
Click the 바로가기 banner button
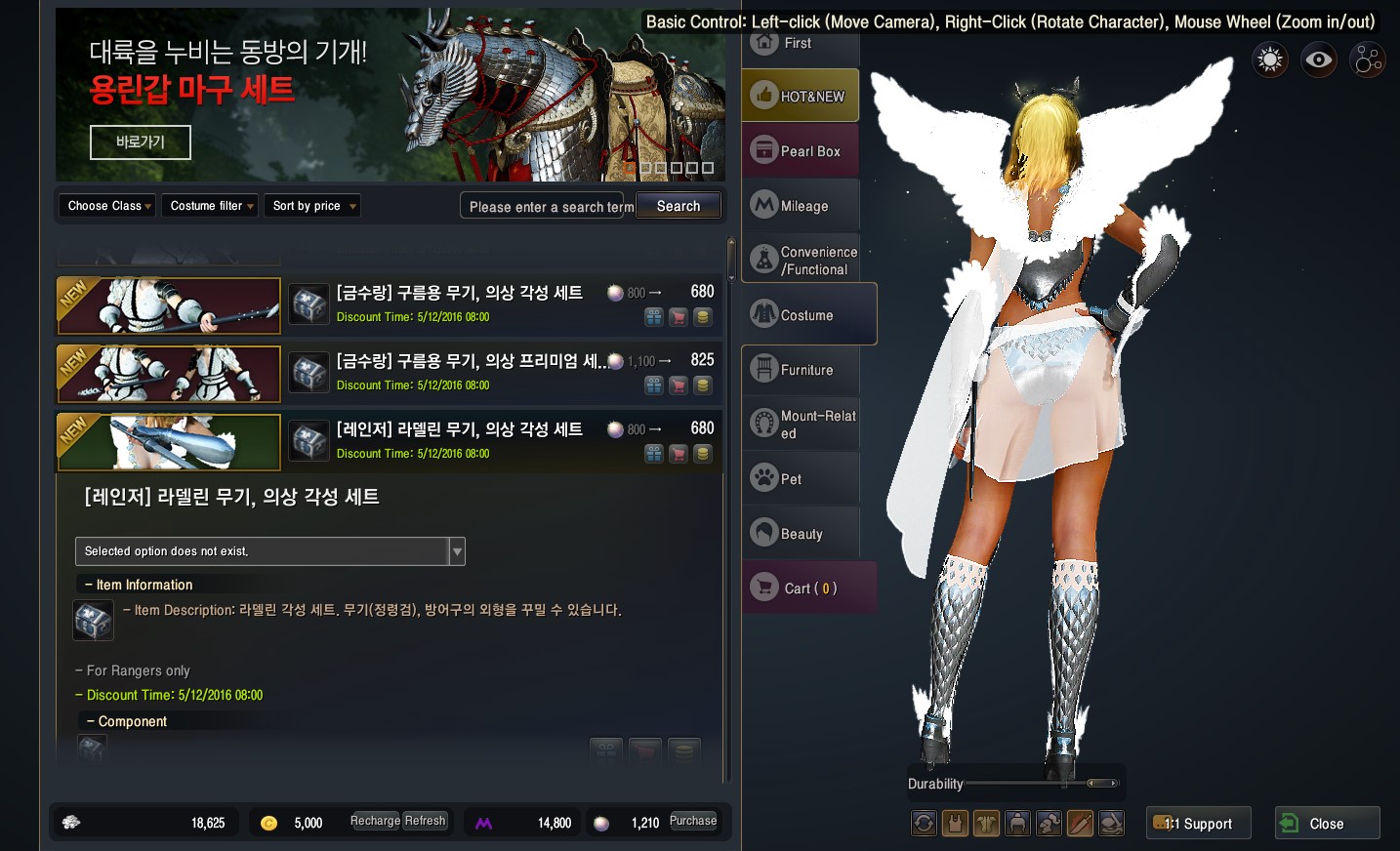tap(141, 142)
